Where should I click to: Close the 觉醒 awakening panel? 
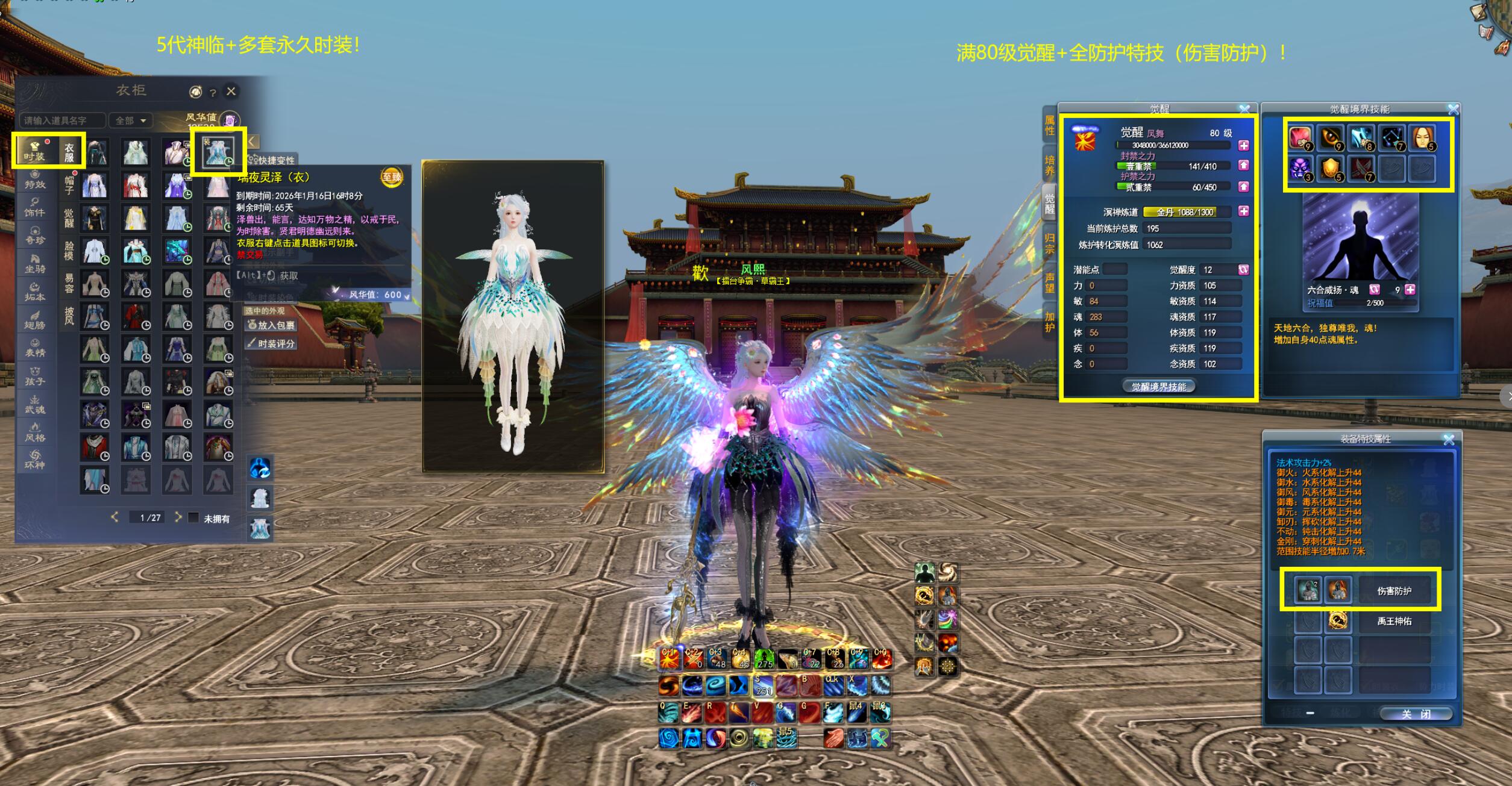pyautogui.click(x=1244, y=109)
